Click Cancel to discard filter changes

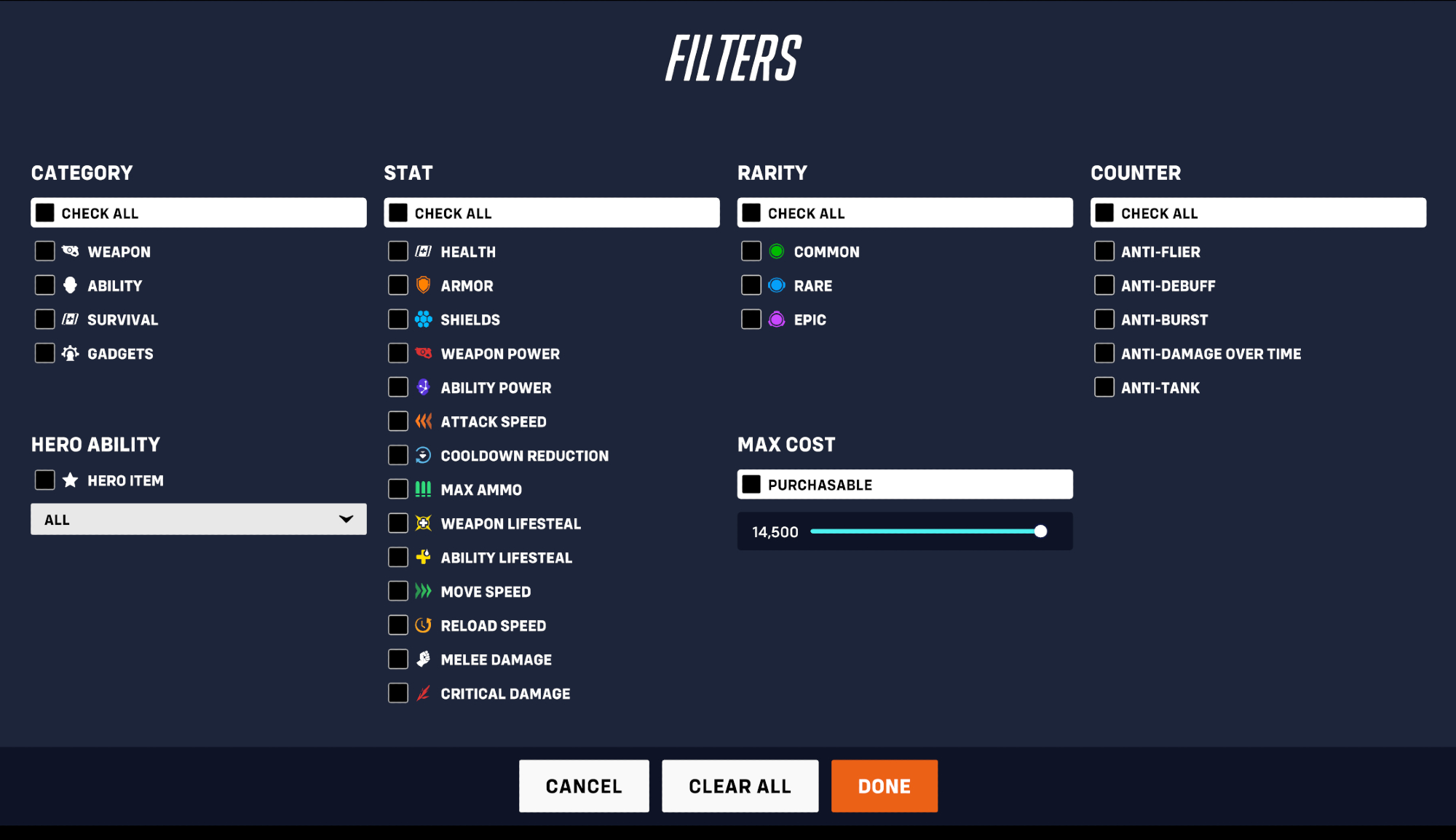pyautogui.click(x=584, y=786)
